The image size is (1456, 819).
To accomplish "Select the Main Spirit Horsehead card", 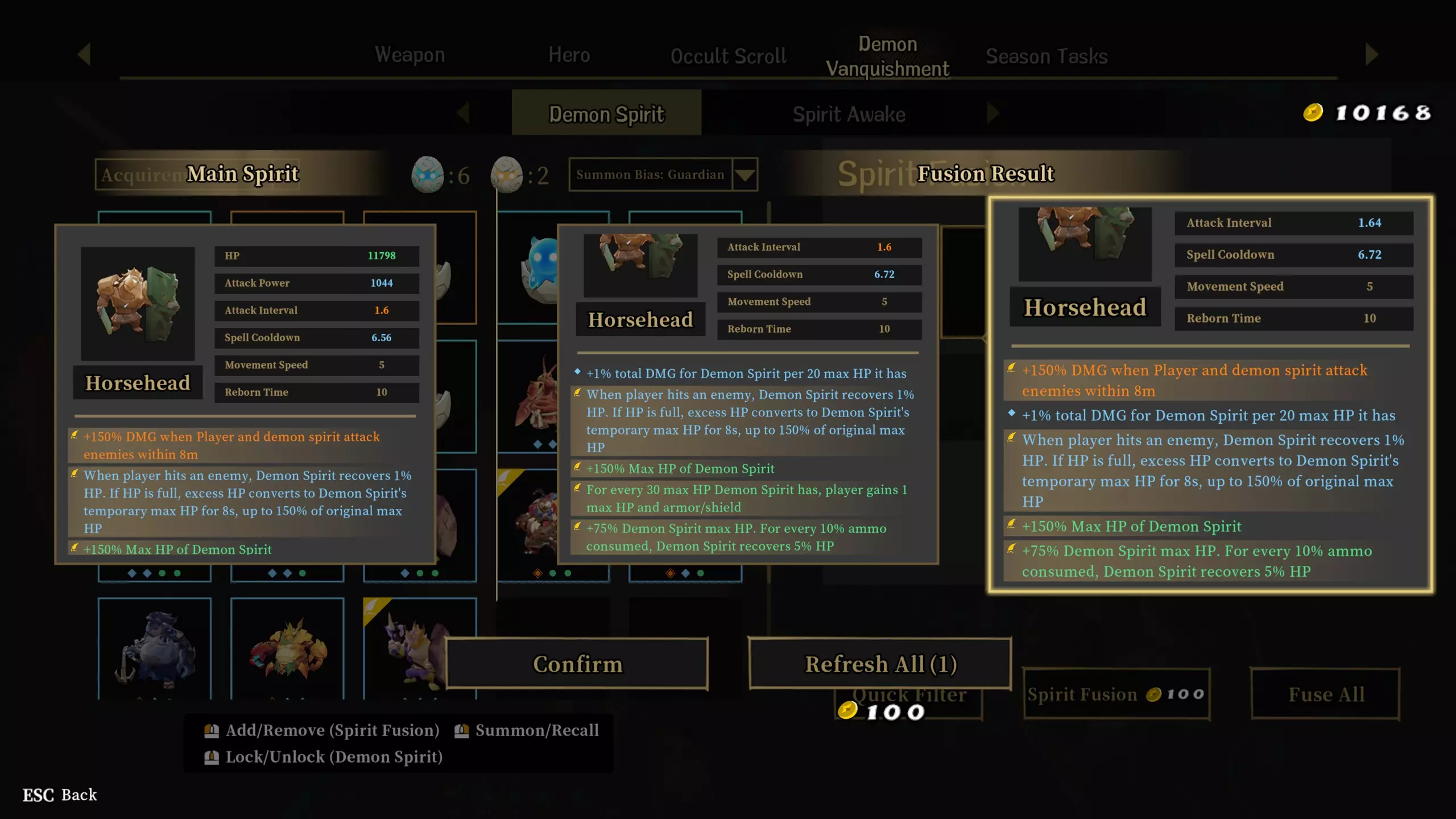I will pos(245,395).
